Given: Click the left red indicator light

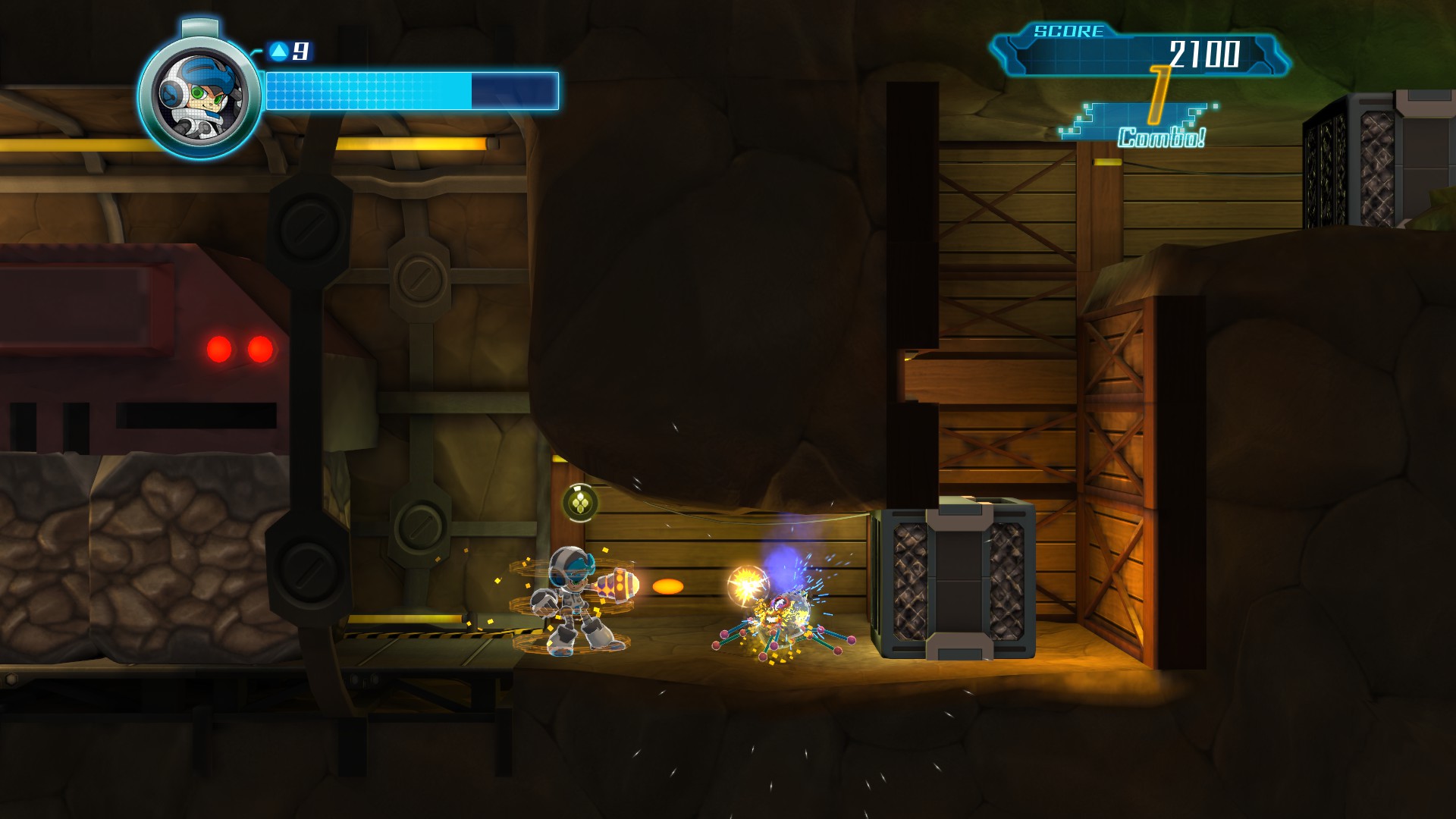Looking at the screenshot, I should click(x=220, y=347).
